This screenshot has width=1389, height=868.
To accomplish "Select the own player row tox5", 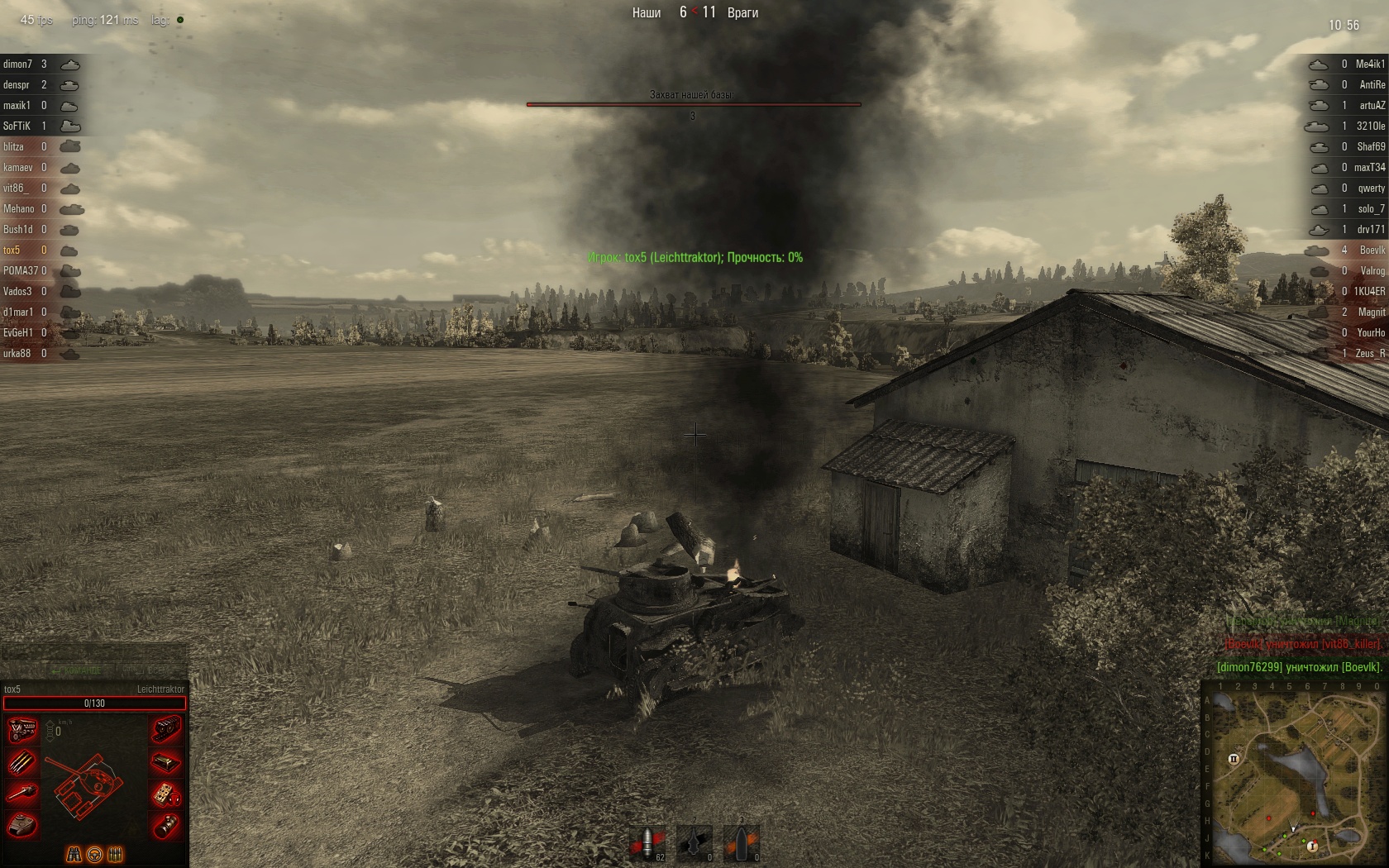I will (12, 250).
